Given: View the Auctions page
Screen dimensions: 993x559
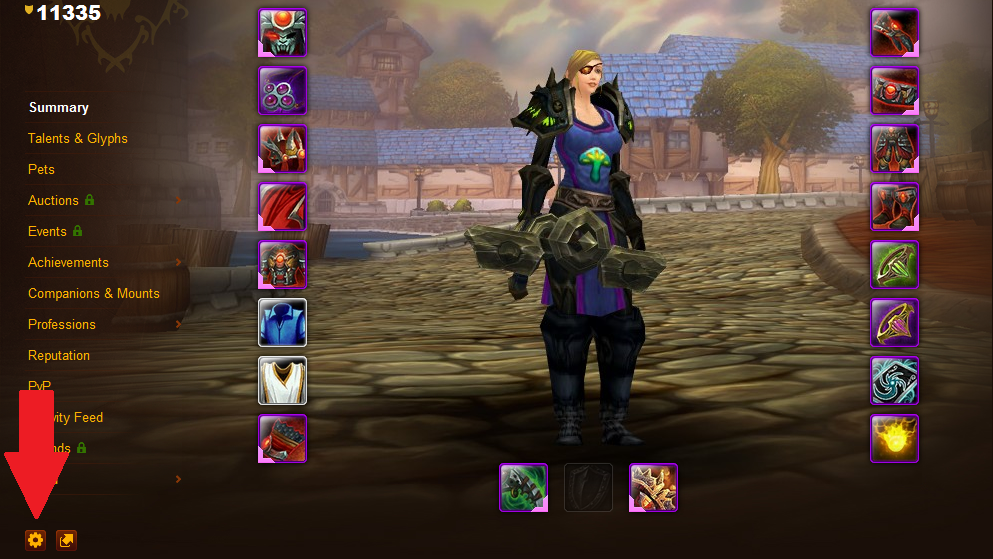Looking at the screenshot, I should [53, 201].
